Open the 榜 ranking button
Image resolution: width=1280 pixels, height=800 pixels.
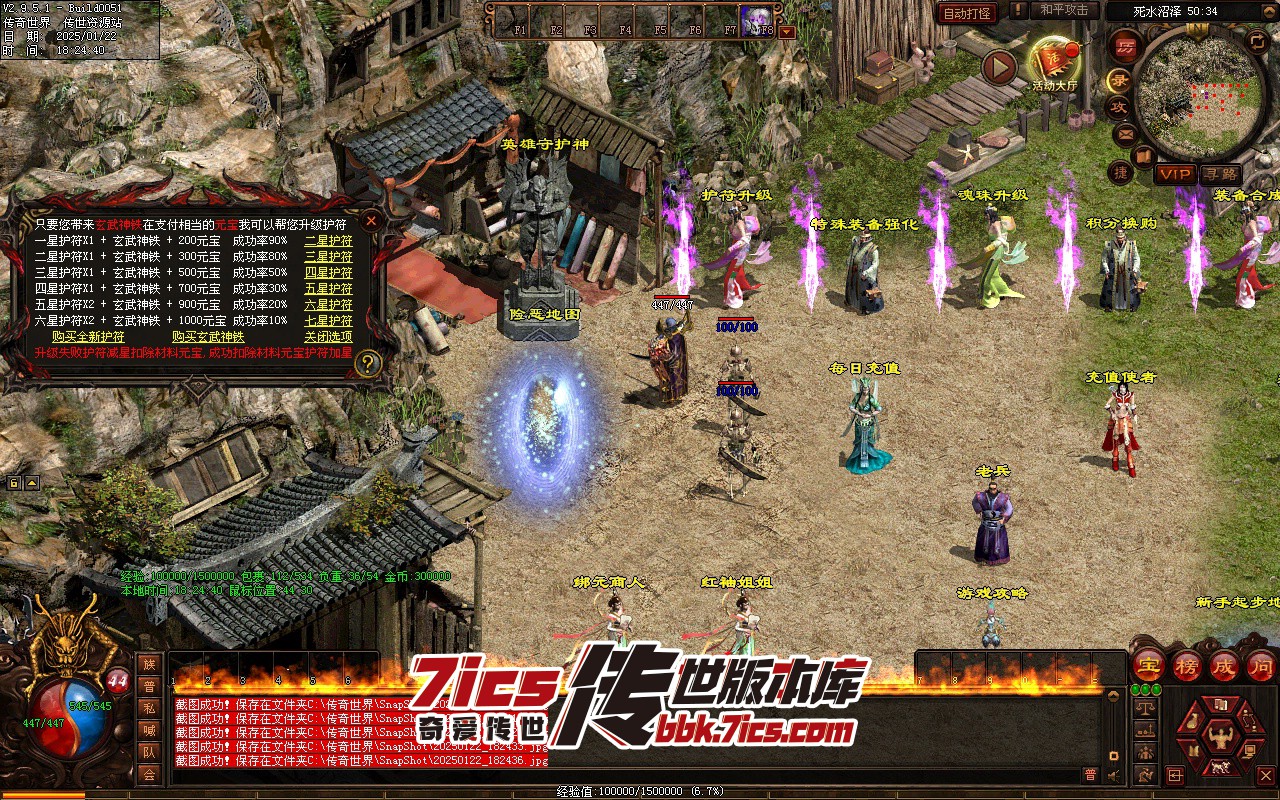point(1187,665)
